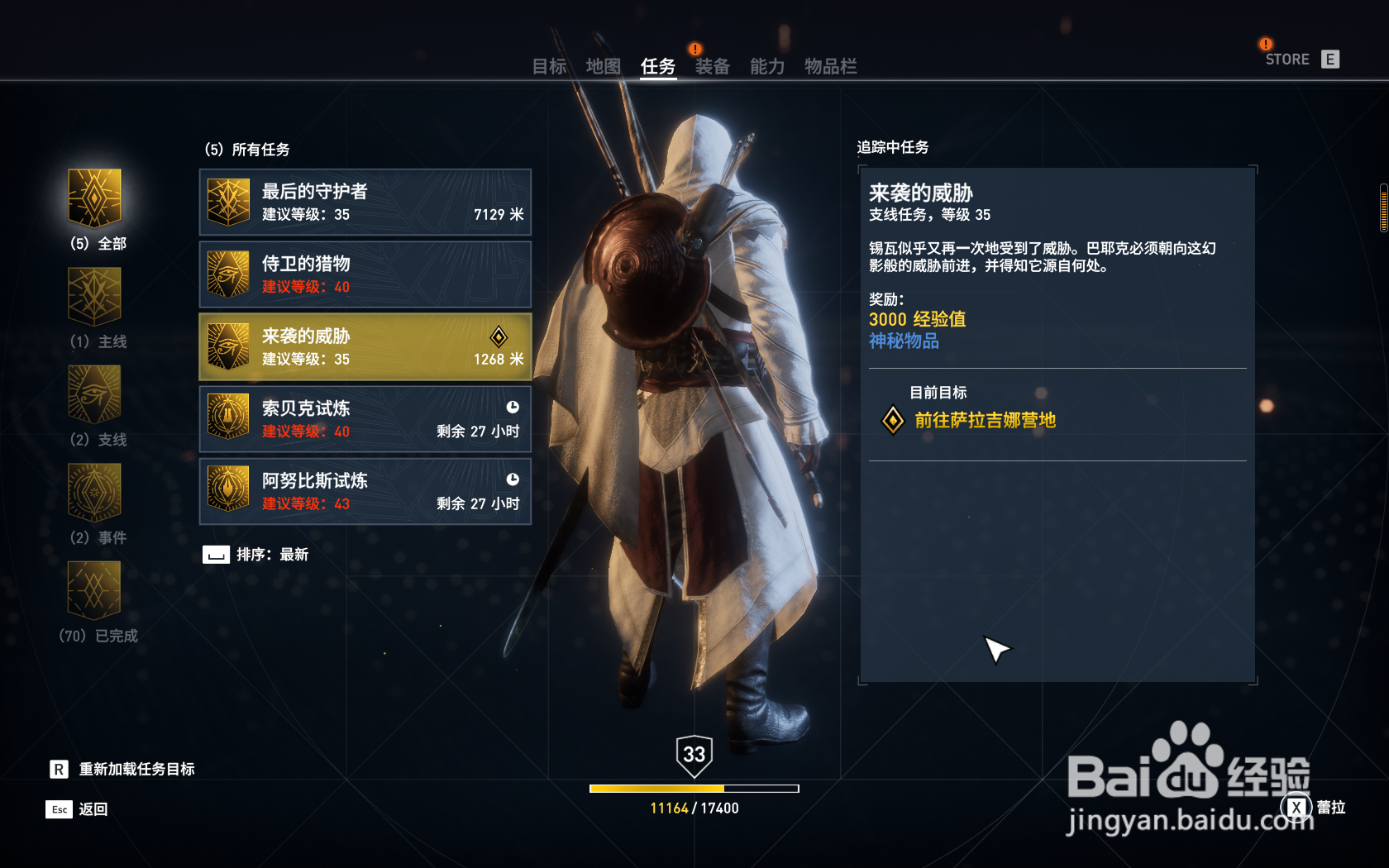This screenshot has width=1389, height=868.
Task: Open the 能力 abilities tab
Action: [x=766, y=66]
